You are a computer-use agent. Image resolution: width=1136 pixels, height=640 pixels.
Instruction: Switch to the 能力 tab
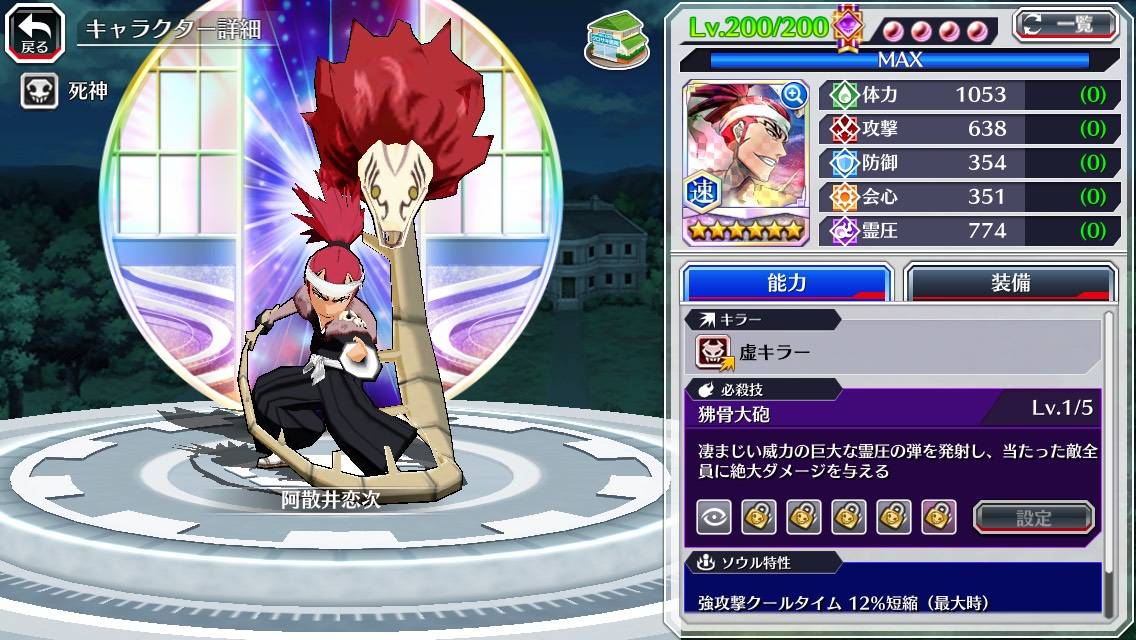click(x=786, y=283)
